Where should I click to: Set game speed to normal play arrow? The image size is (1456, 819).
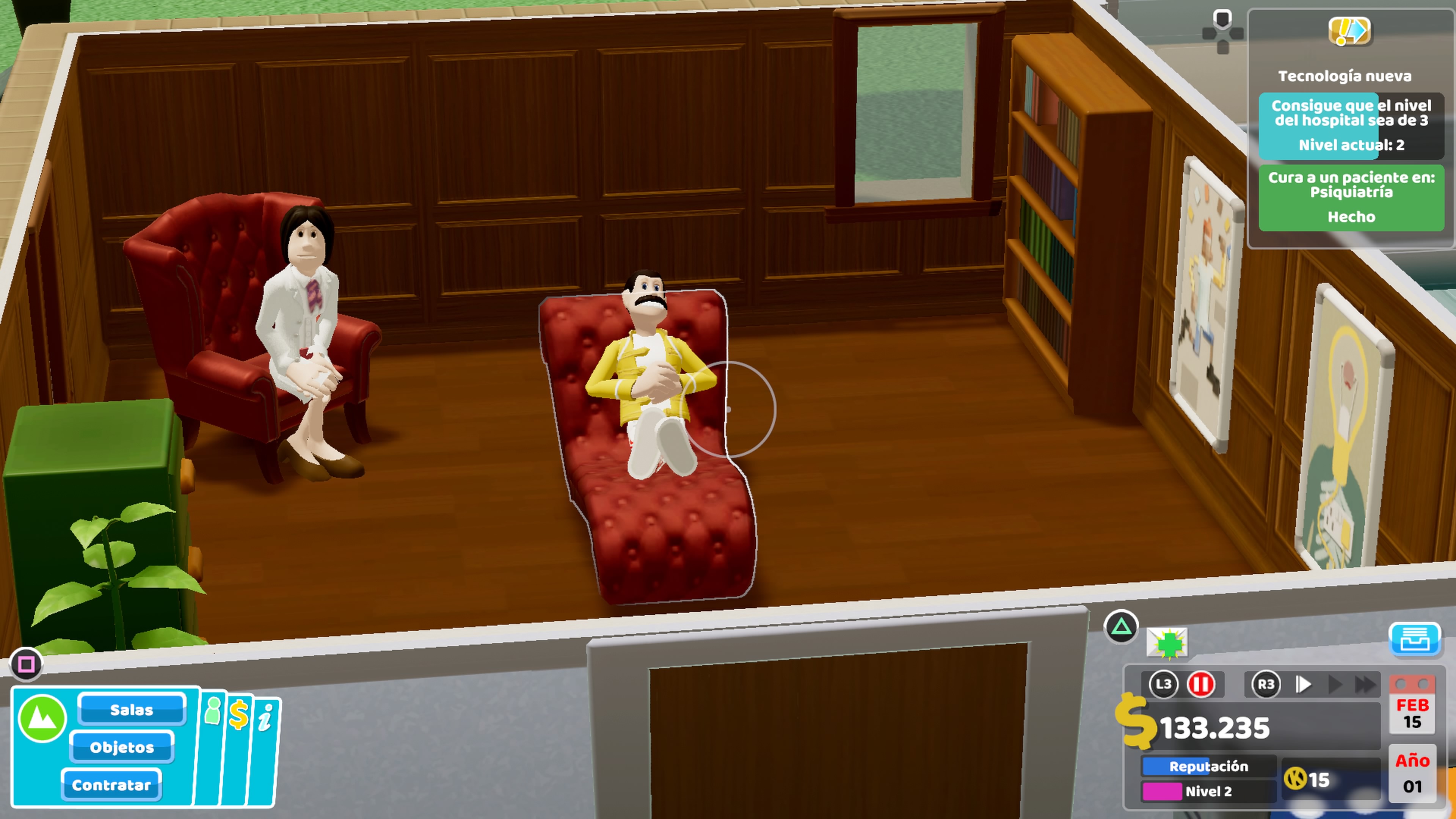(1335, 684)
